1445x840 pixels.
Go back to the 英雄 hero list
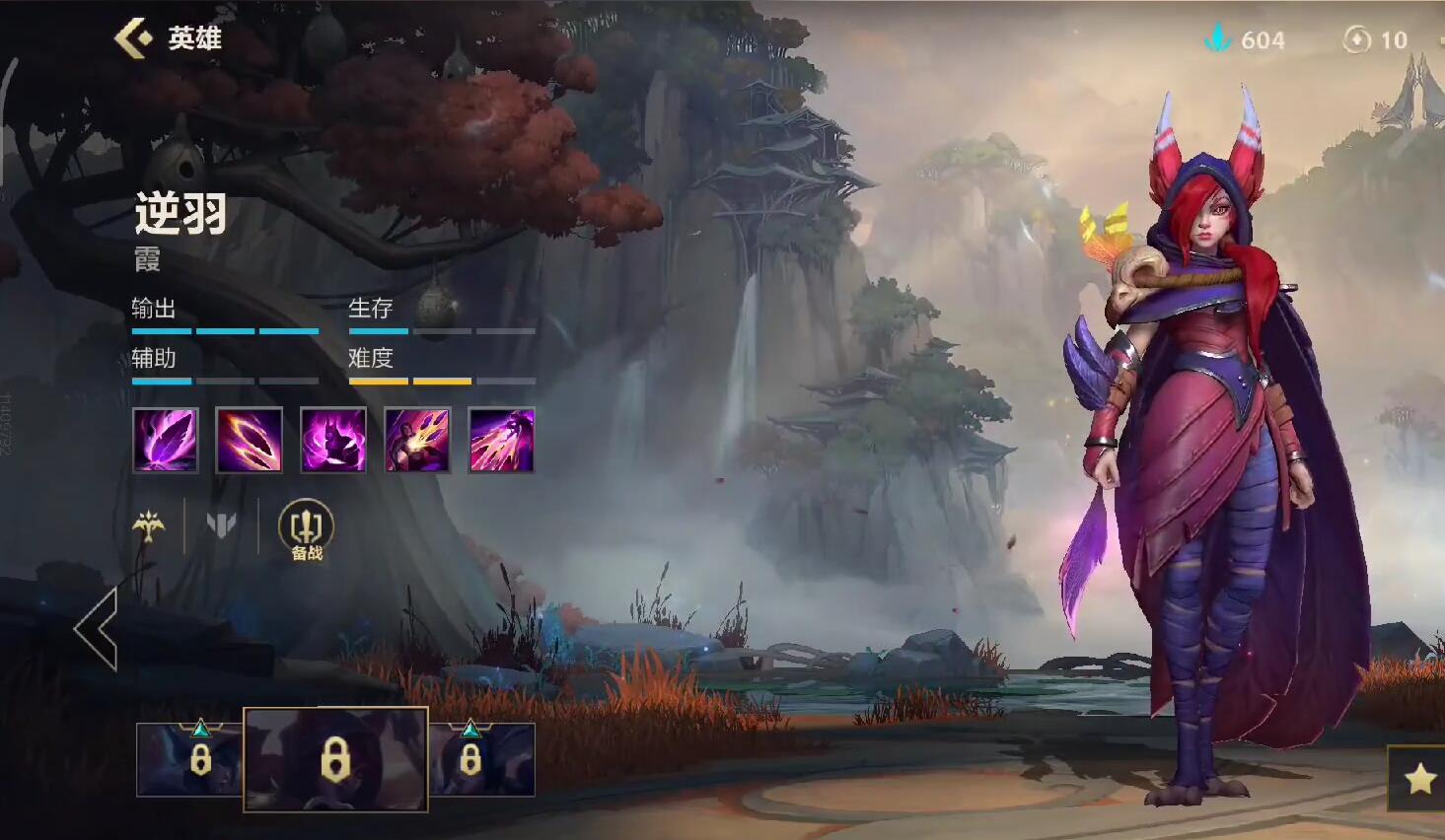[134, 38]
